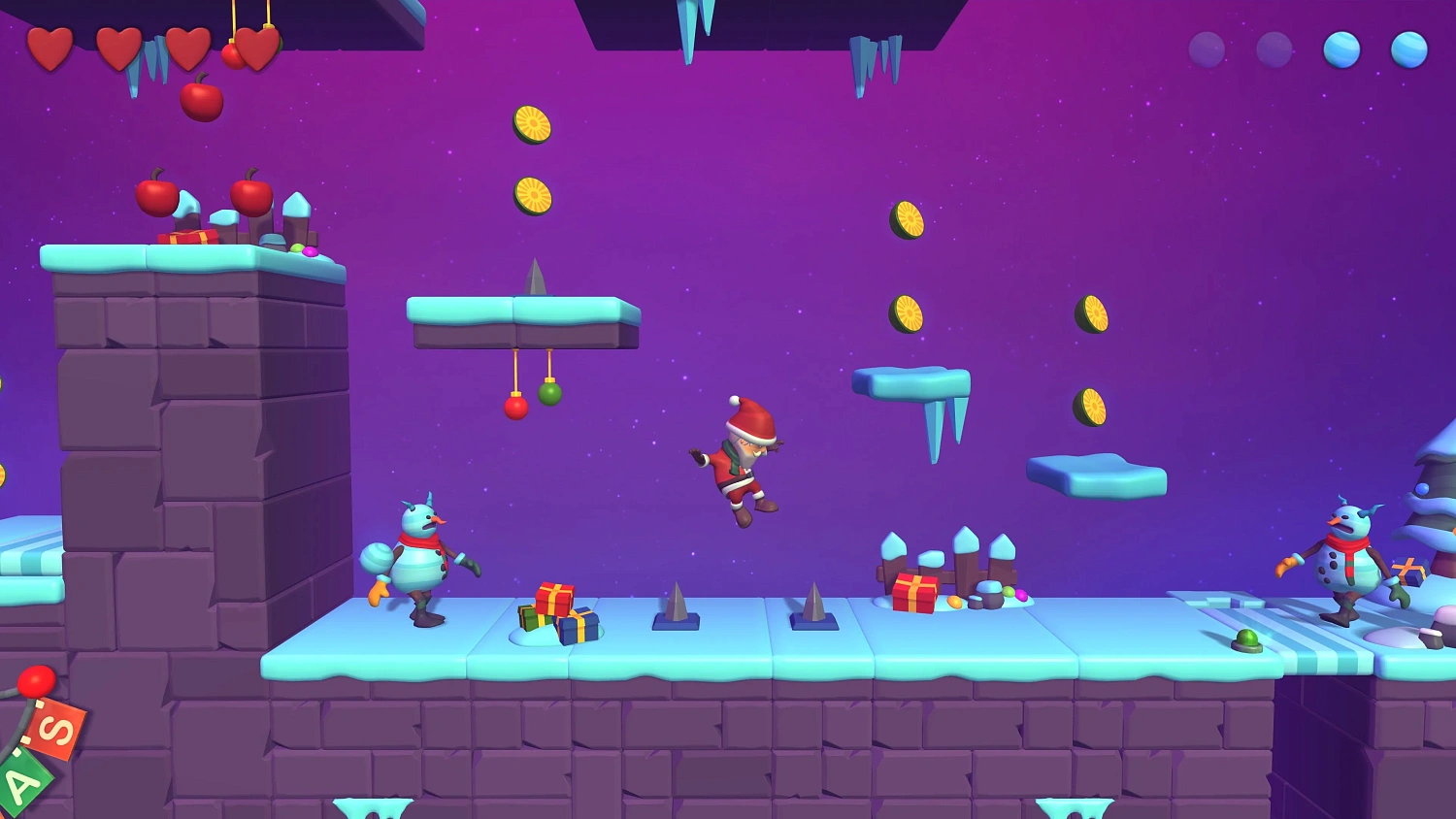This screenshot has height=819, width=1456.
Task: Toggle the faded second snowball slot
Action: coord(1276,49)
